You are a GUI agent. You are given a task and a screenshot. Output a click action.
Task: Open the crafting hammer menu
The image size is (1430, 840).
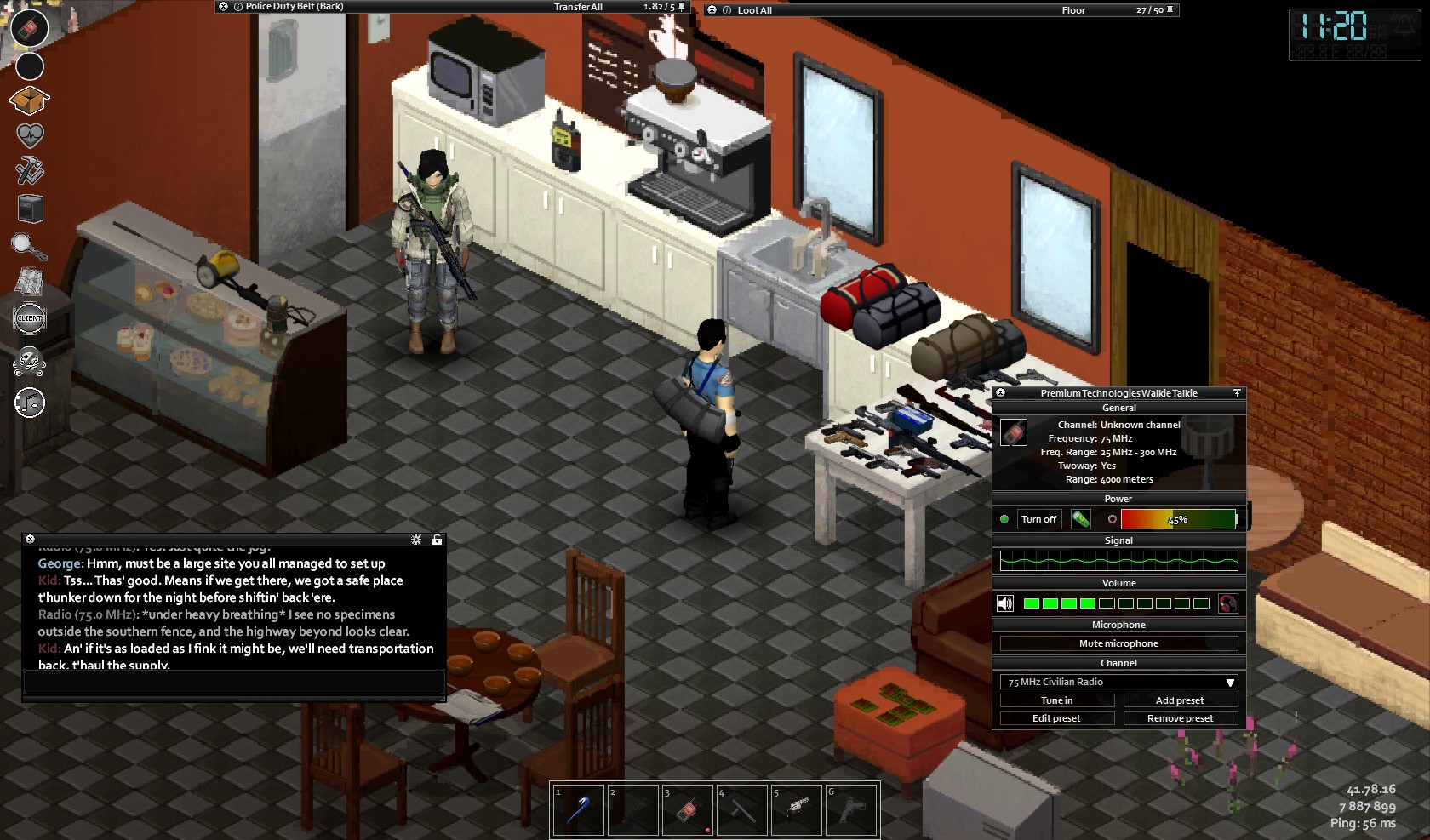point(30,170)
